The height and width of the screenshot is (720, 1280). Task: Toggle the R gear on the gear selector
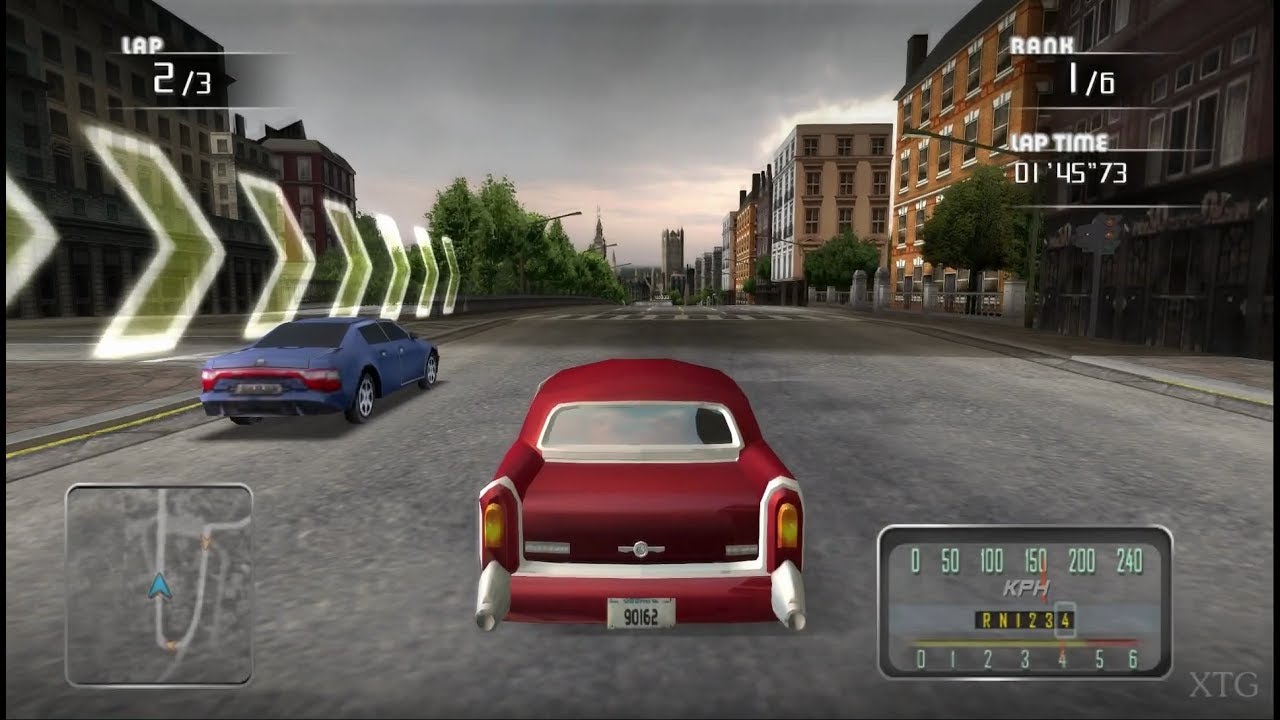tap(988, 620)
